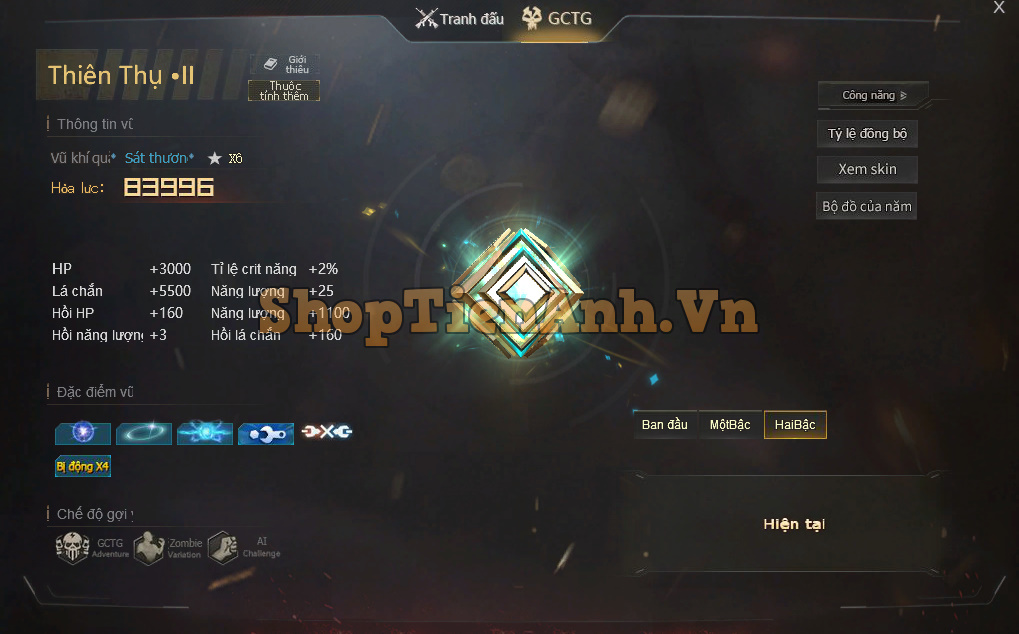Open the GCTG tab
The image size is (1019, 634).
click(x=557, y=19)
